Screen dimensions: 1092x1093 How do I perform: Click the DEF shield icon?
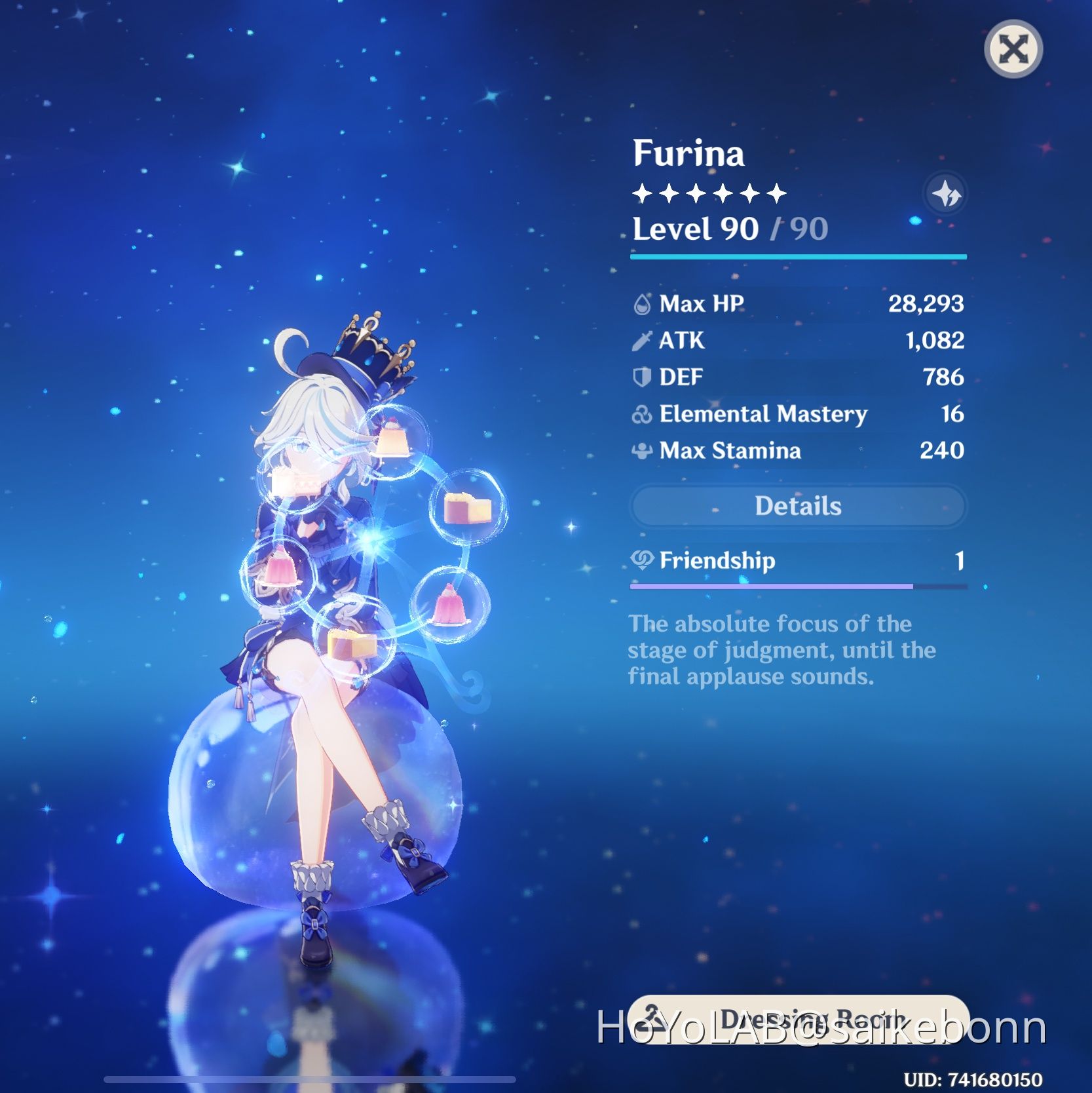pos(641,377)
